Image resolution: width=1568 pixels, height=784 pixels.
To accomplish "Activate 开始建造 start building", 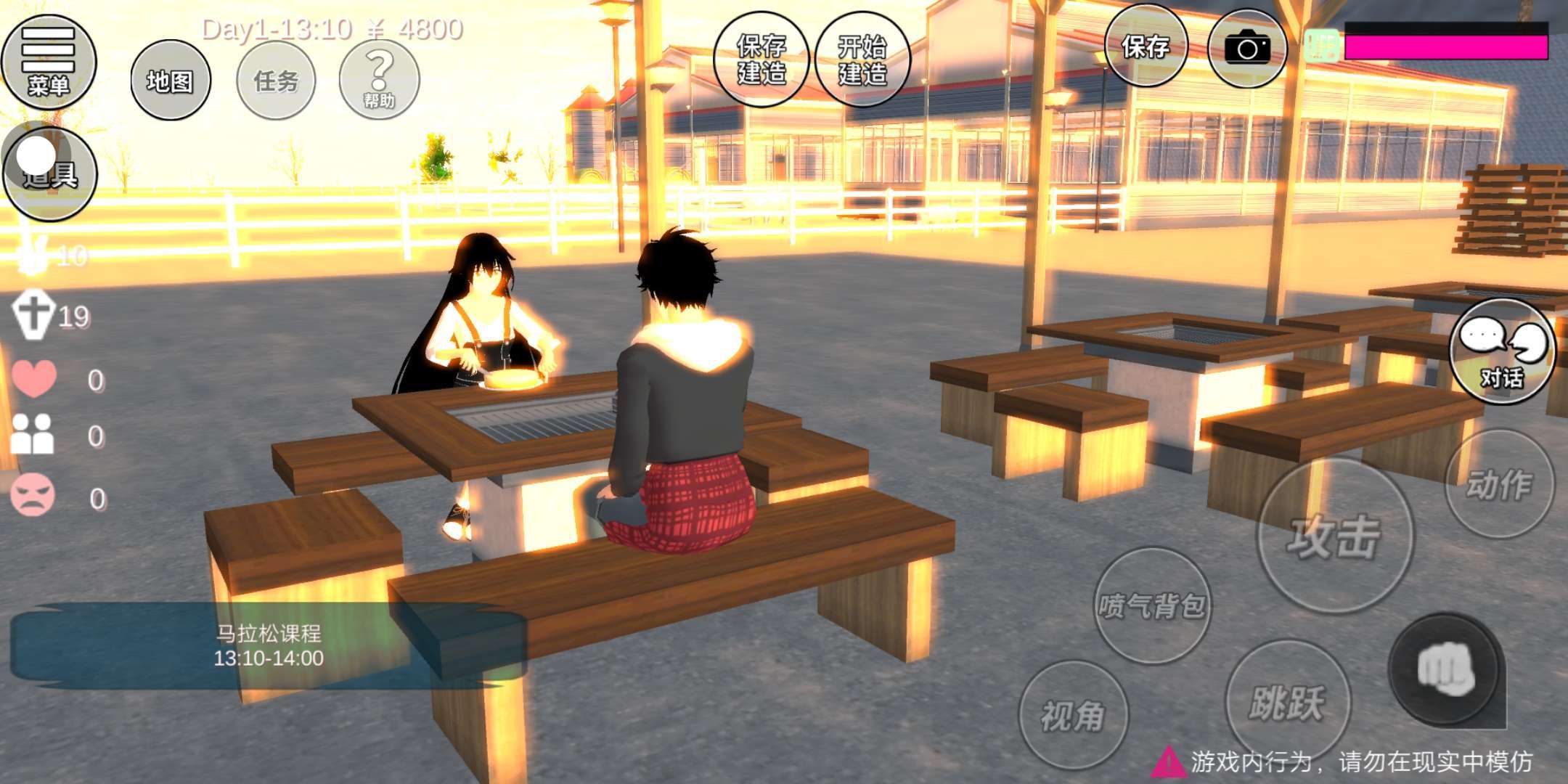I will [862, 60].
